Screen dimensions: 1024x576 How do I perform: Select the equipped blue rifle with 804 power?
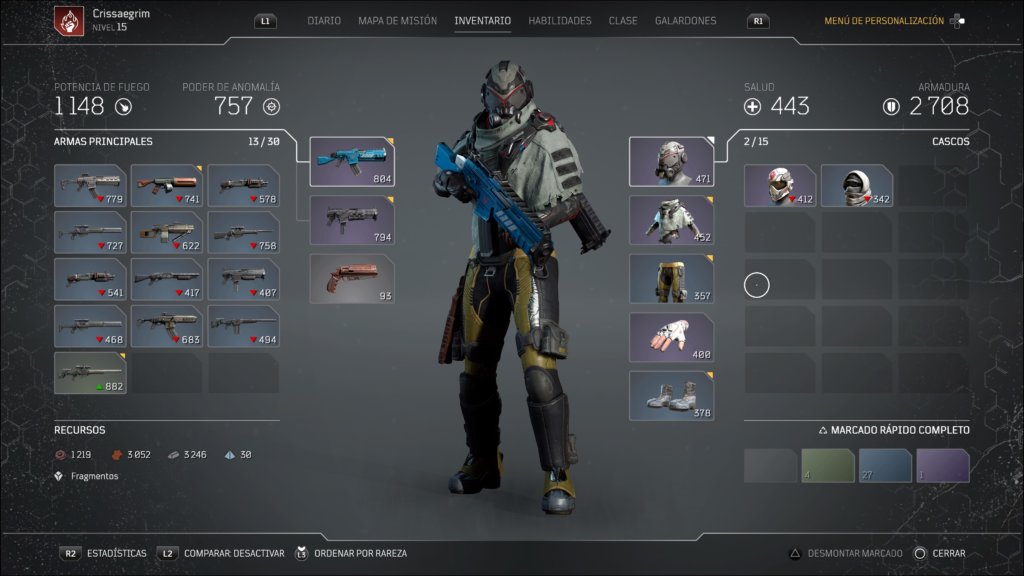point(352,162)
